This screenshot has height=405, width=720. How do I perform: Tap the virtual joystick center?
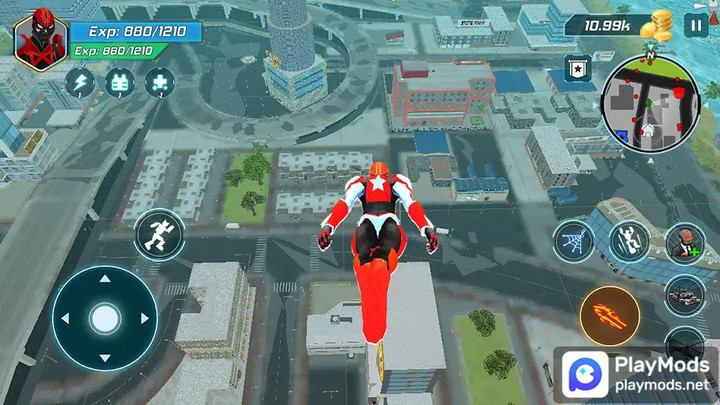click(x=104, y=319)
